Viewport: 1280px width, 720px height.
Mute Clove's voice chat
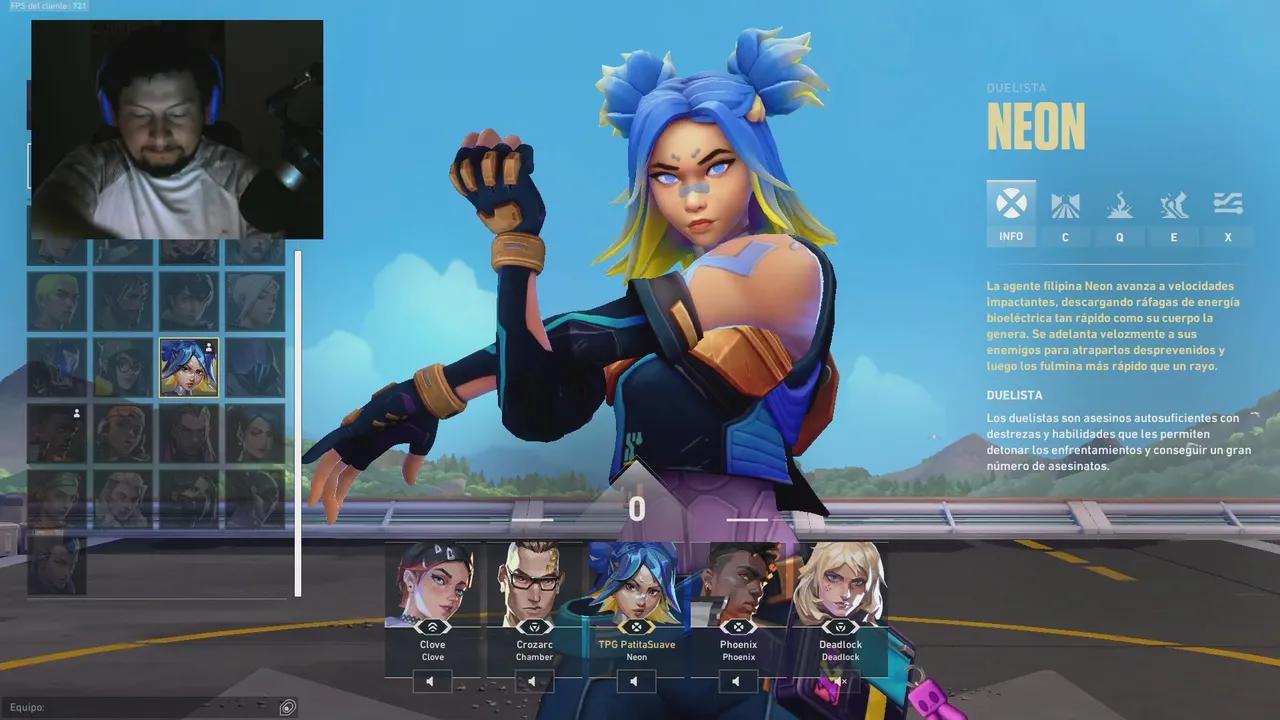(x=430, y=681)
